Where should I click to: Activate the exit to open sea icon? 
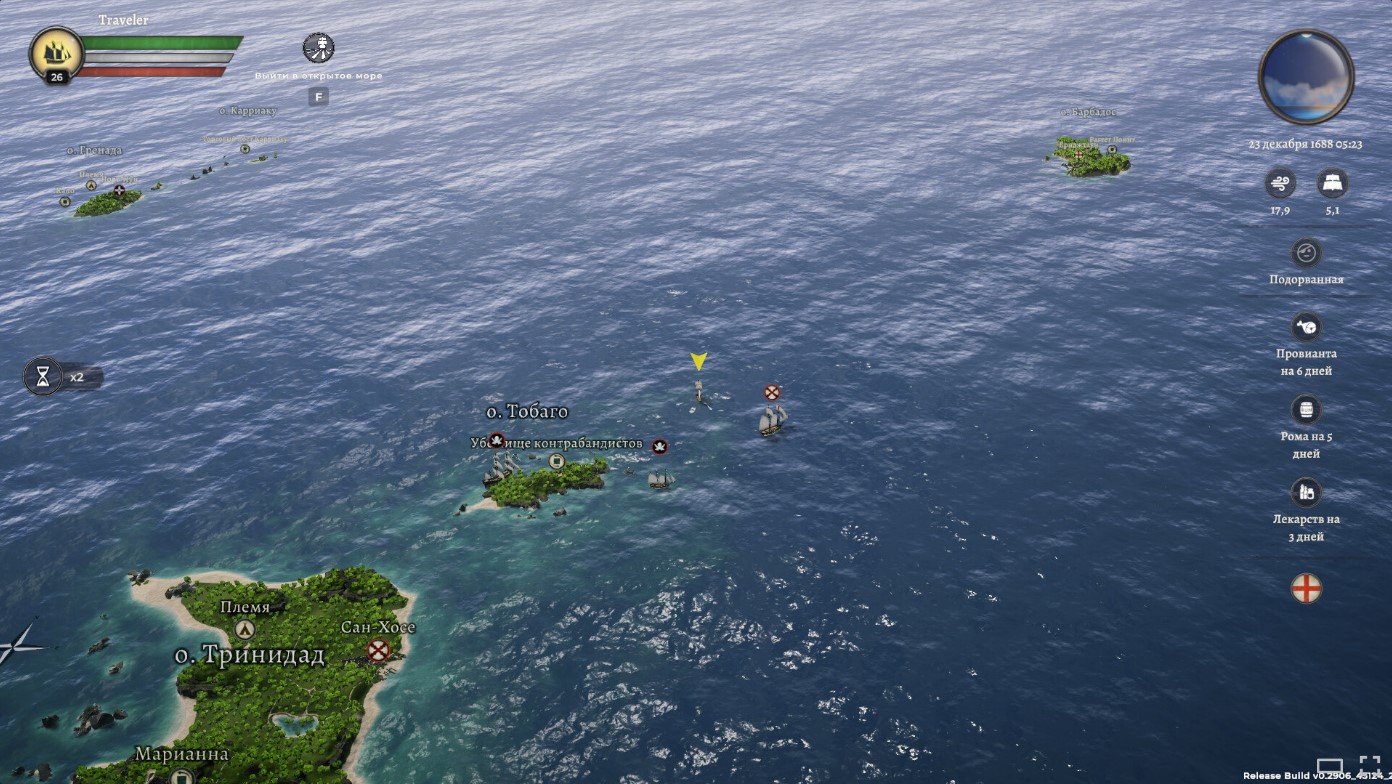click(318, 48)
